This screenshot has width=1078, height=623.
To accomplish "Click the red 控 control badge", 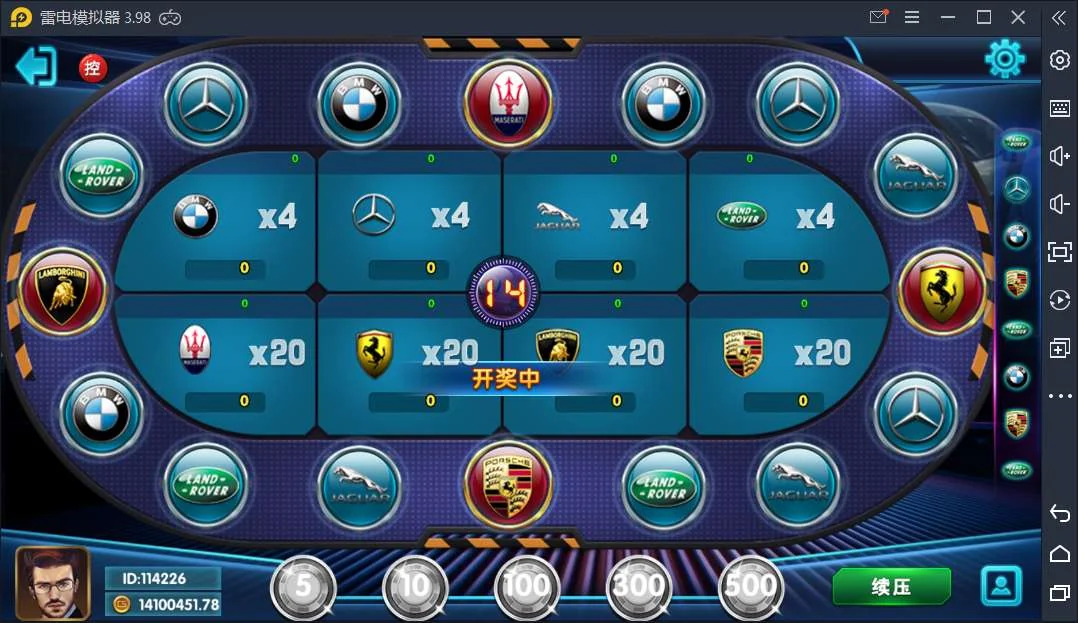I will coord(93,68).
